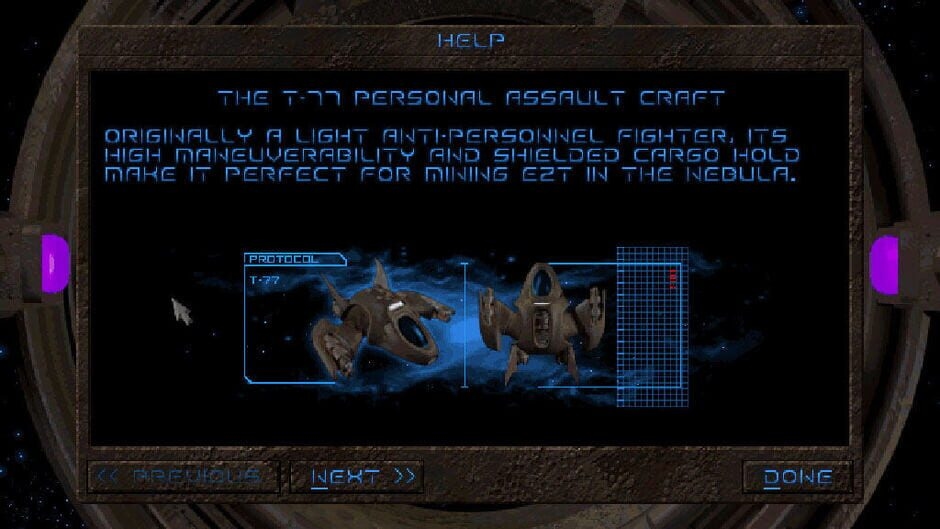This screenshot has height=529, width=940.
Task: Close help with the Done button
Action: (x=797, y=477)
